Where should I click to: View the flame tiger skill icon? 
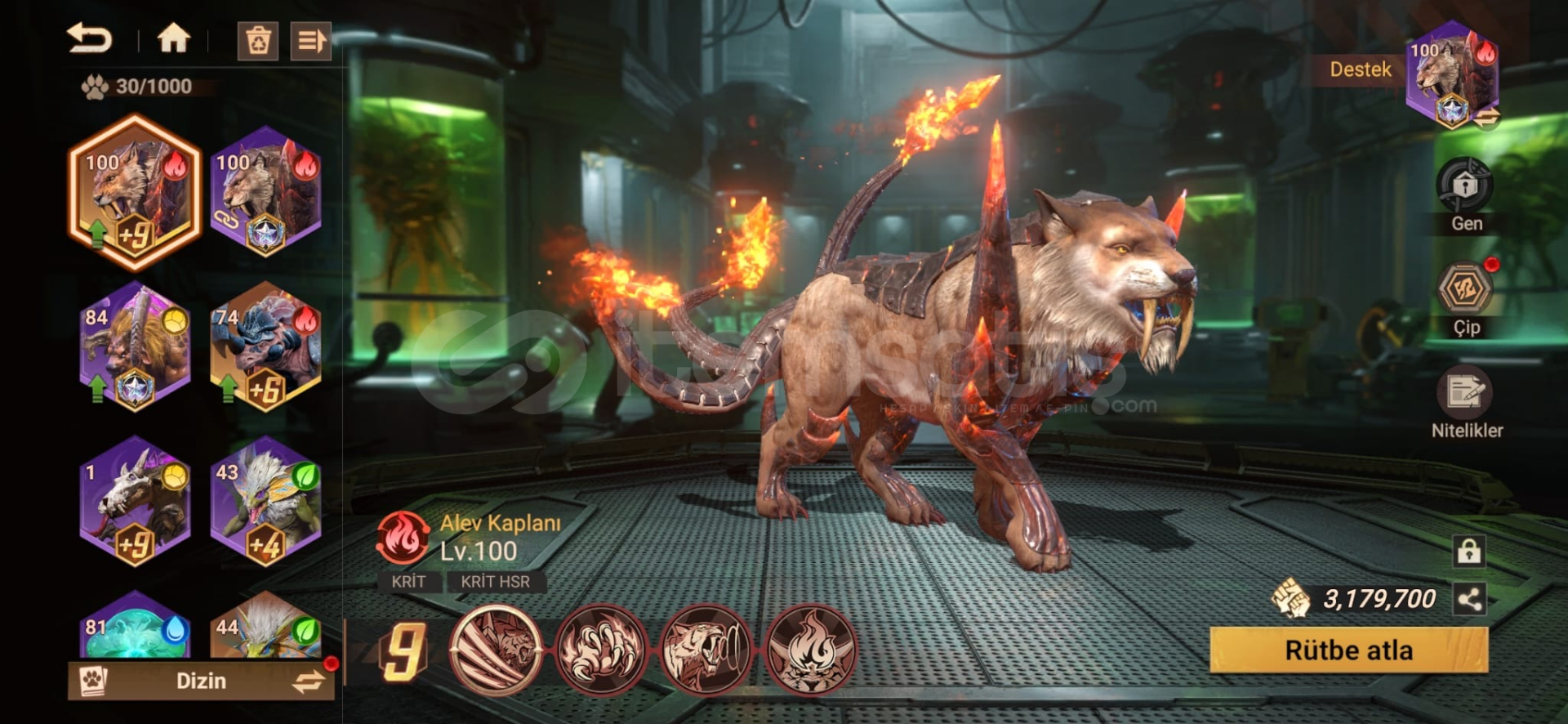pos(810,650)
